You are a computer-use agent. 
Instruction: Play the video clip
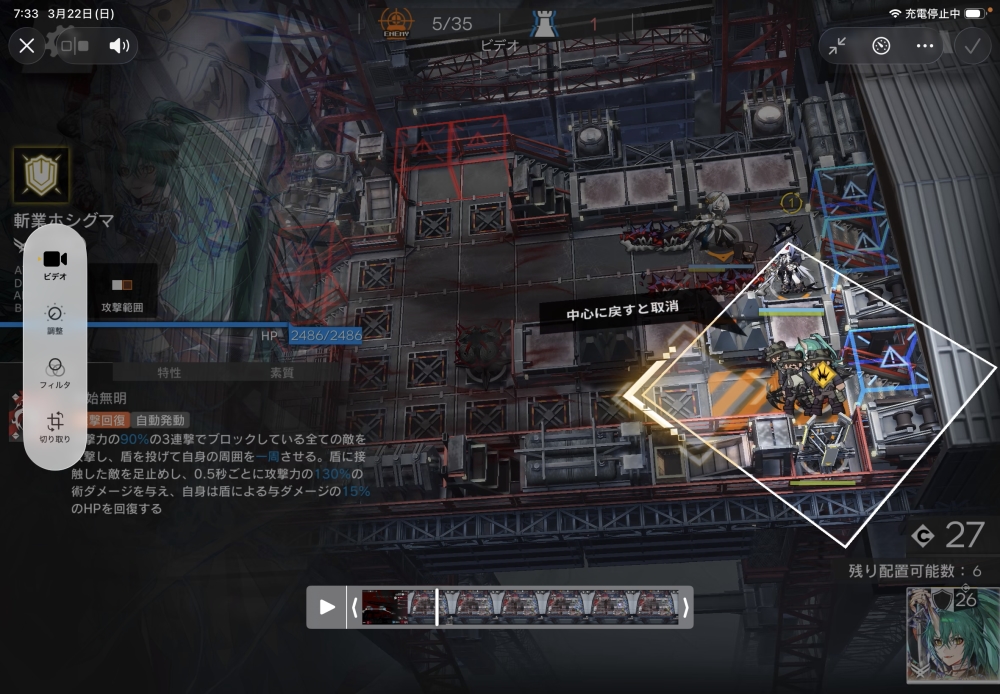tap(327, 607)
